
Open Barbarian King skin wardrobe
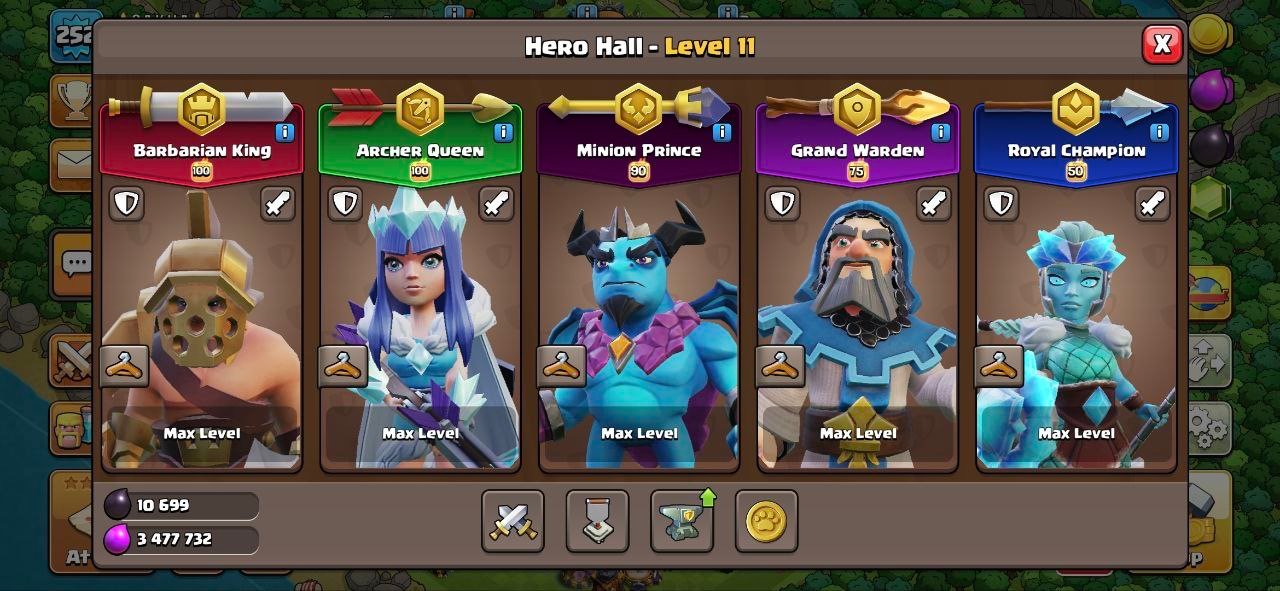[125, 366]
